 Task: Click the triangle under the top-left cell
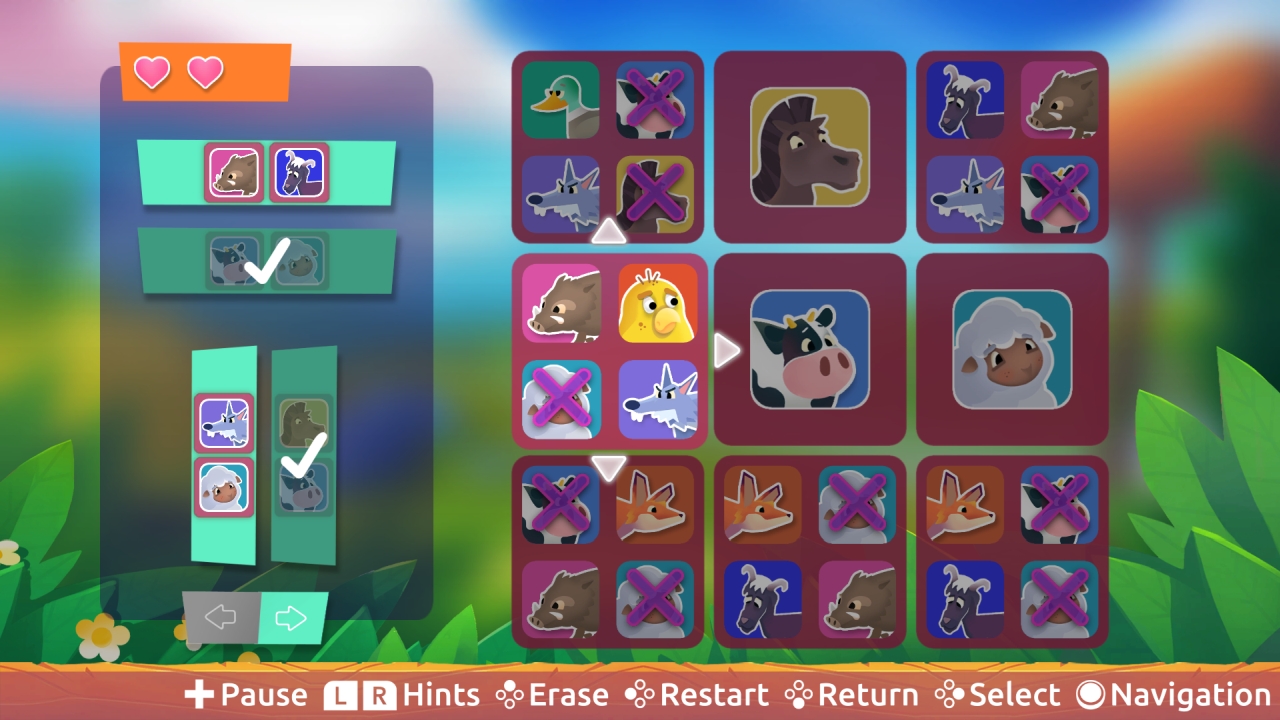point(608,232)
